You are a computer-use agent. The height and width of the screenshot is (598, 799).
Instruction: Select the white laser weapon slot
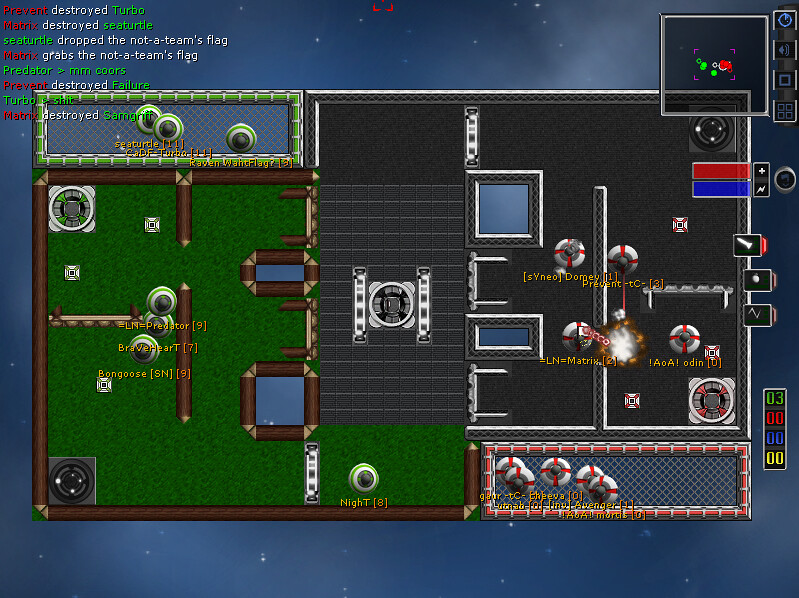click(x=749, y=245)
